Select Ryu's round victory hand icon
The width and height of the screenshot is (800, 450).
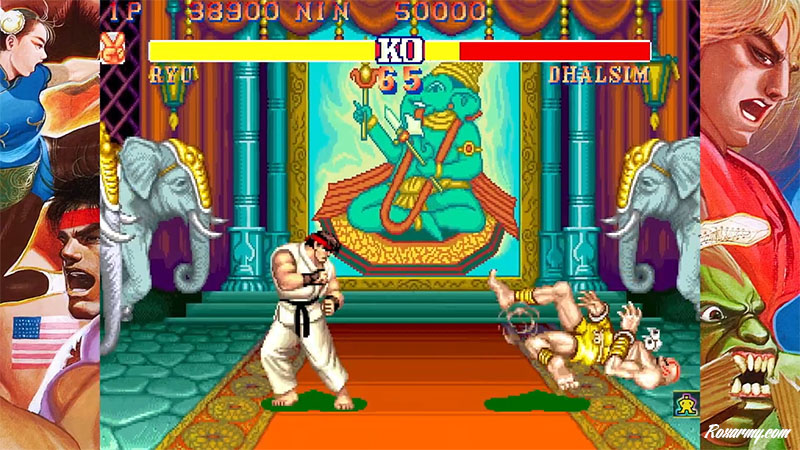point(113,47)
